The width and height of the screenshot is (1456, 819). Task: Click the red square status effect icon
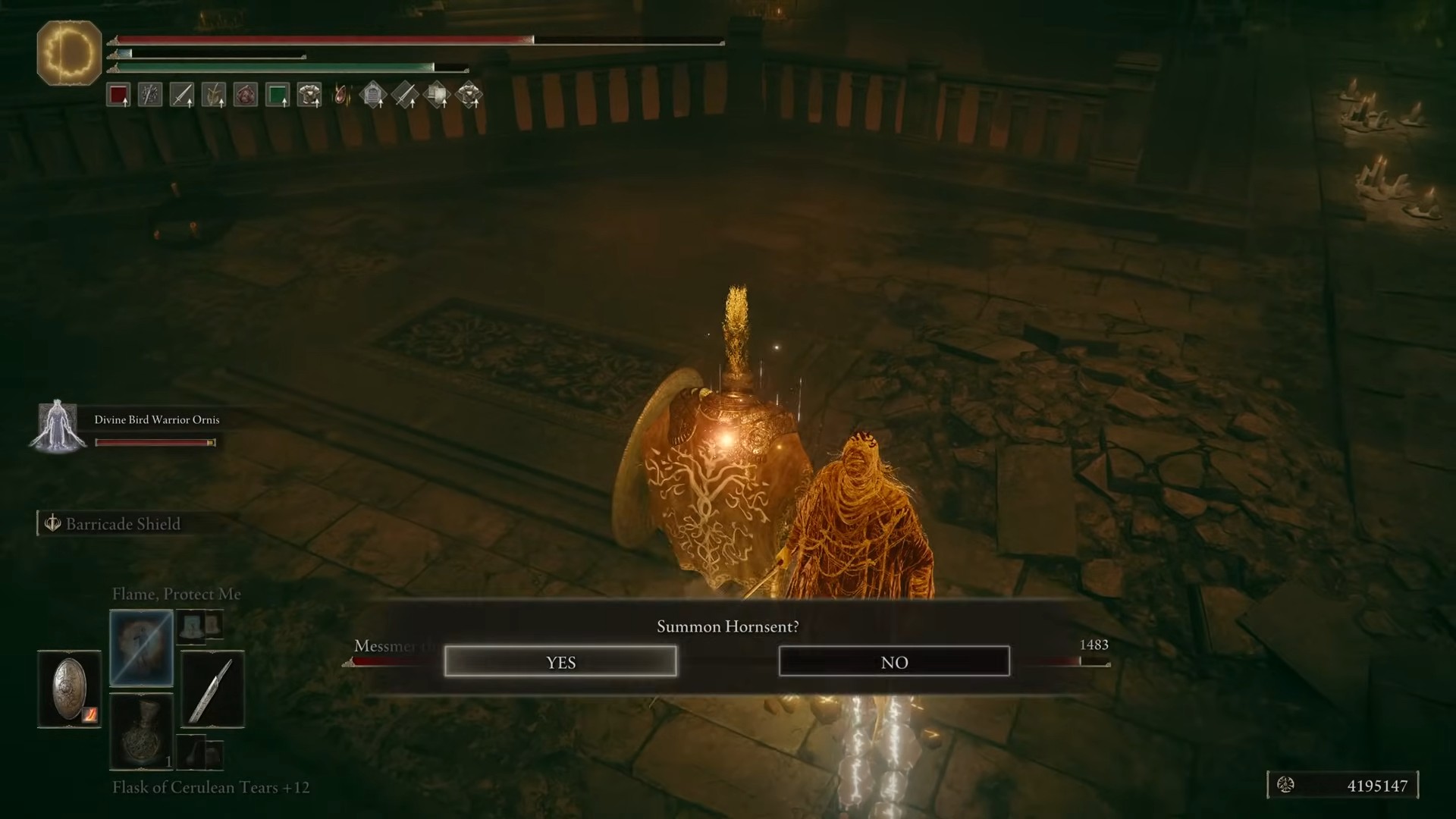tap(118, 96)
